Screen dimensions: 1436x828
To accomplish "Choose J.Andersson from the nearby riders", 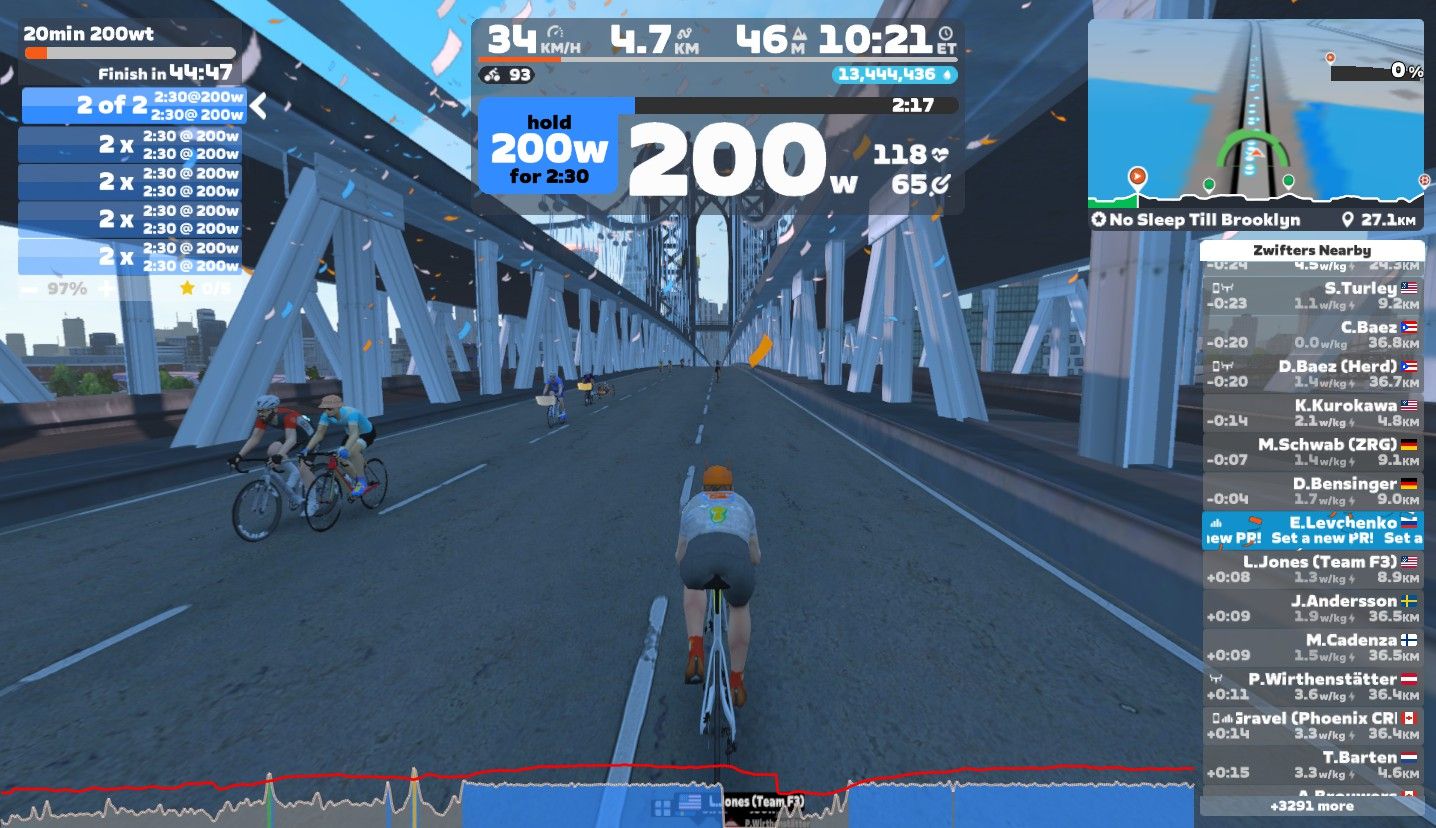I will pyautogui.click(x=1312, y=608).
